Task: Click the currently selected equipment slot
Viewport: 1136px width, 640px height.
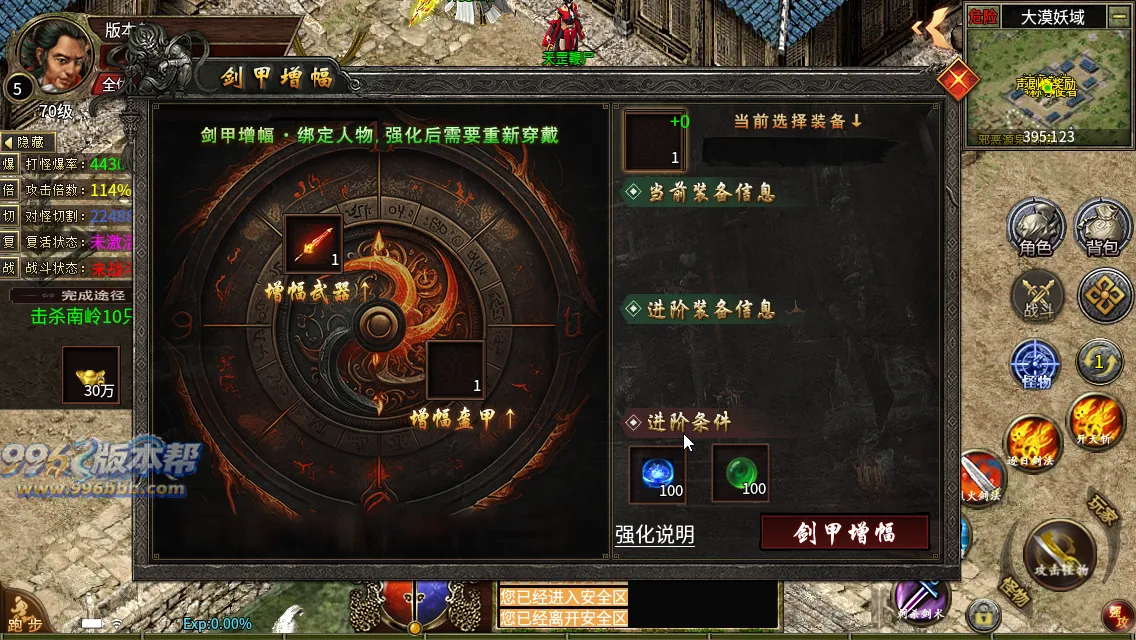Action: click(655, 141)
